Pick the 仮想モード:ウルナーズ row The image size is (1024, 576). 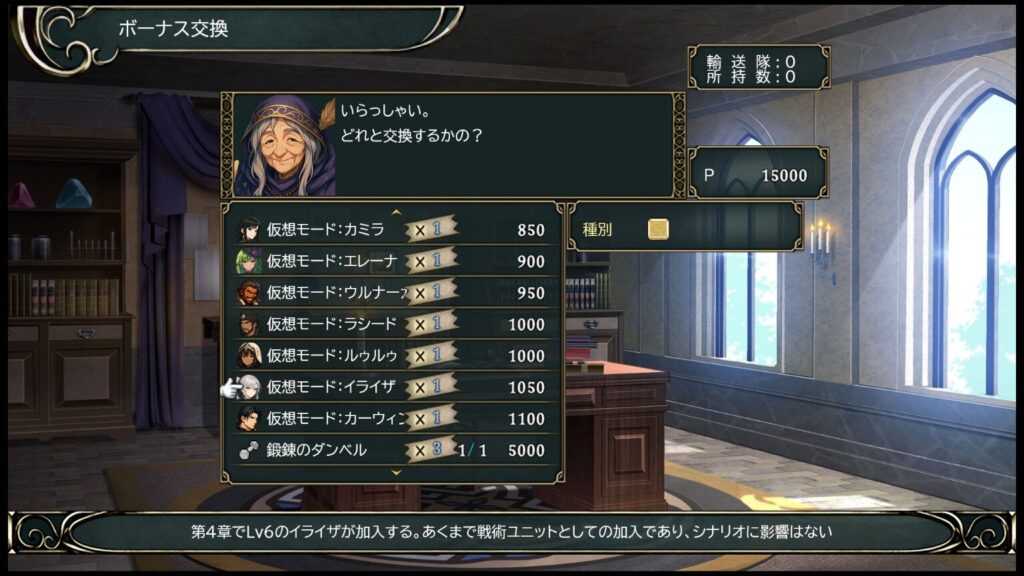point(392,293)
